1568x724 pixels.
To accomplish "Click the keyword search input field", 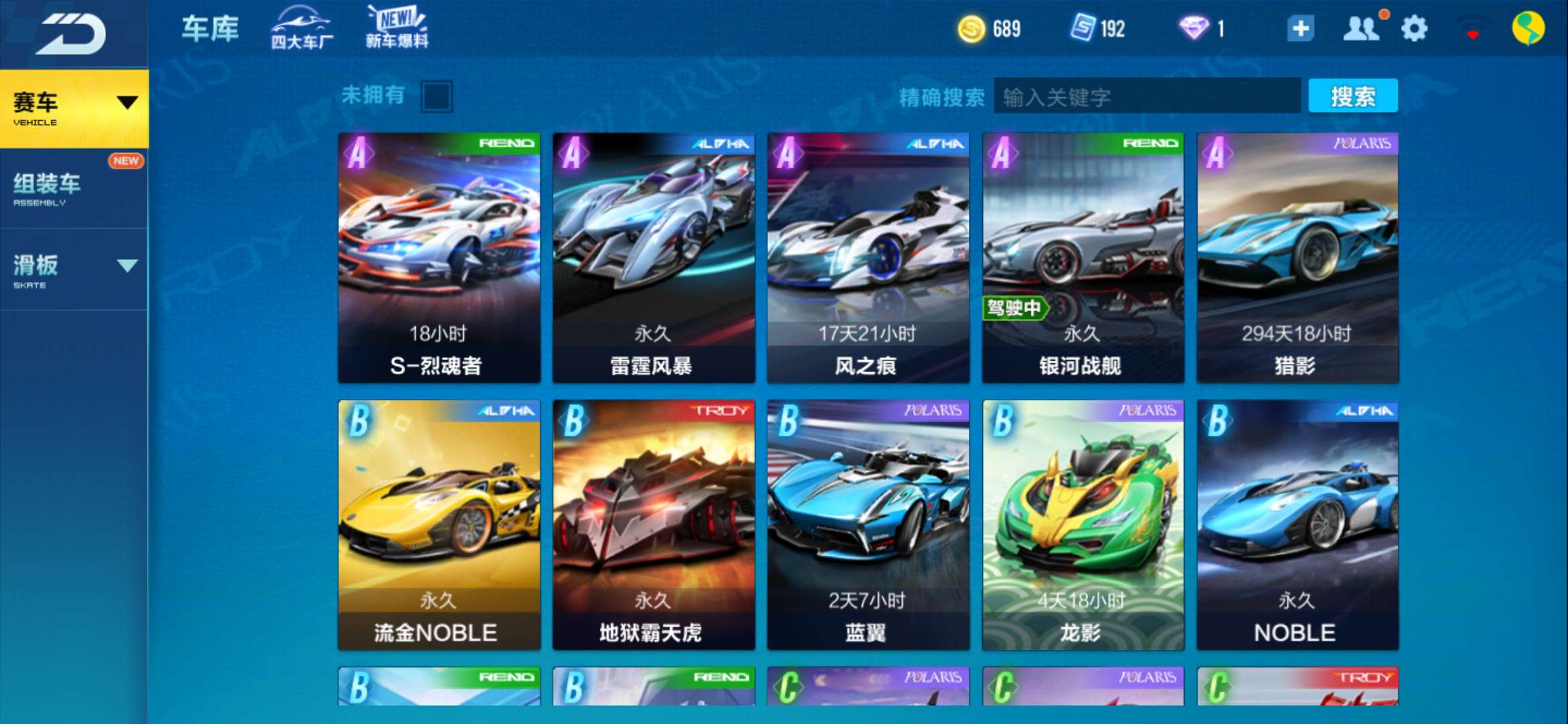I will point(1146,97).
